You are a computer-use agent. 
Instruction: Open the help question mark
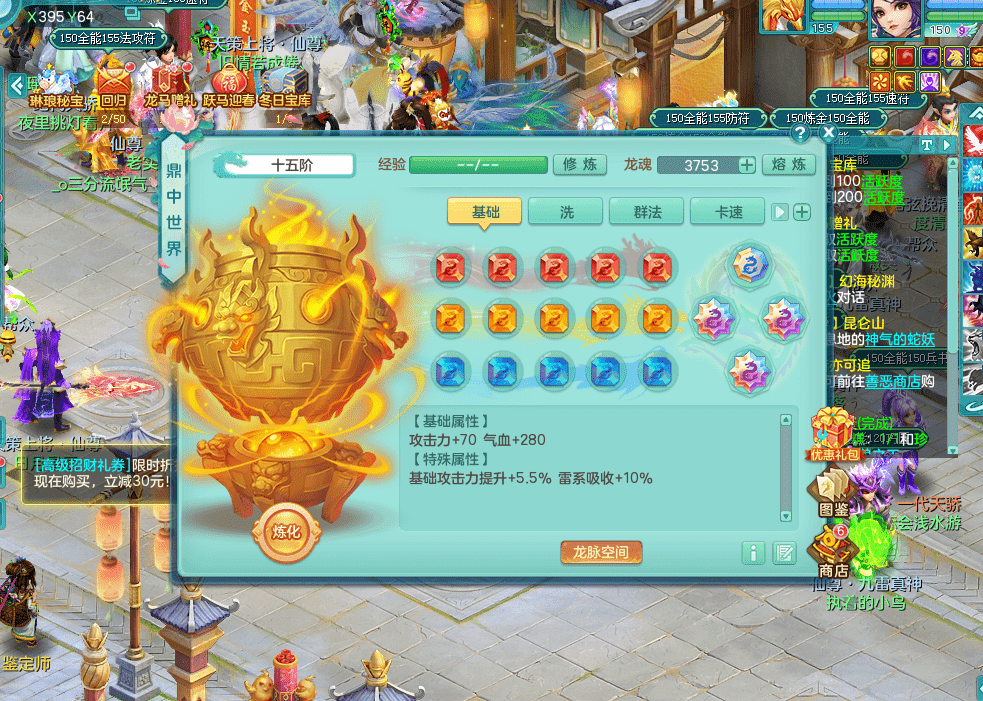coord(800,132)
